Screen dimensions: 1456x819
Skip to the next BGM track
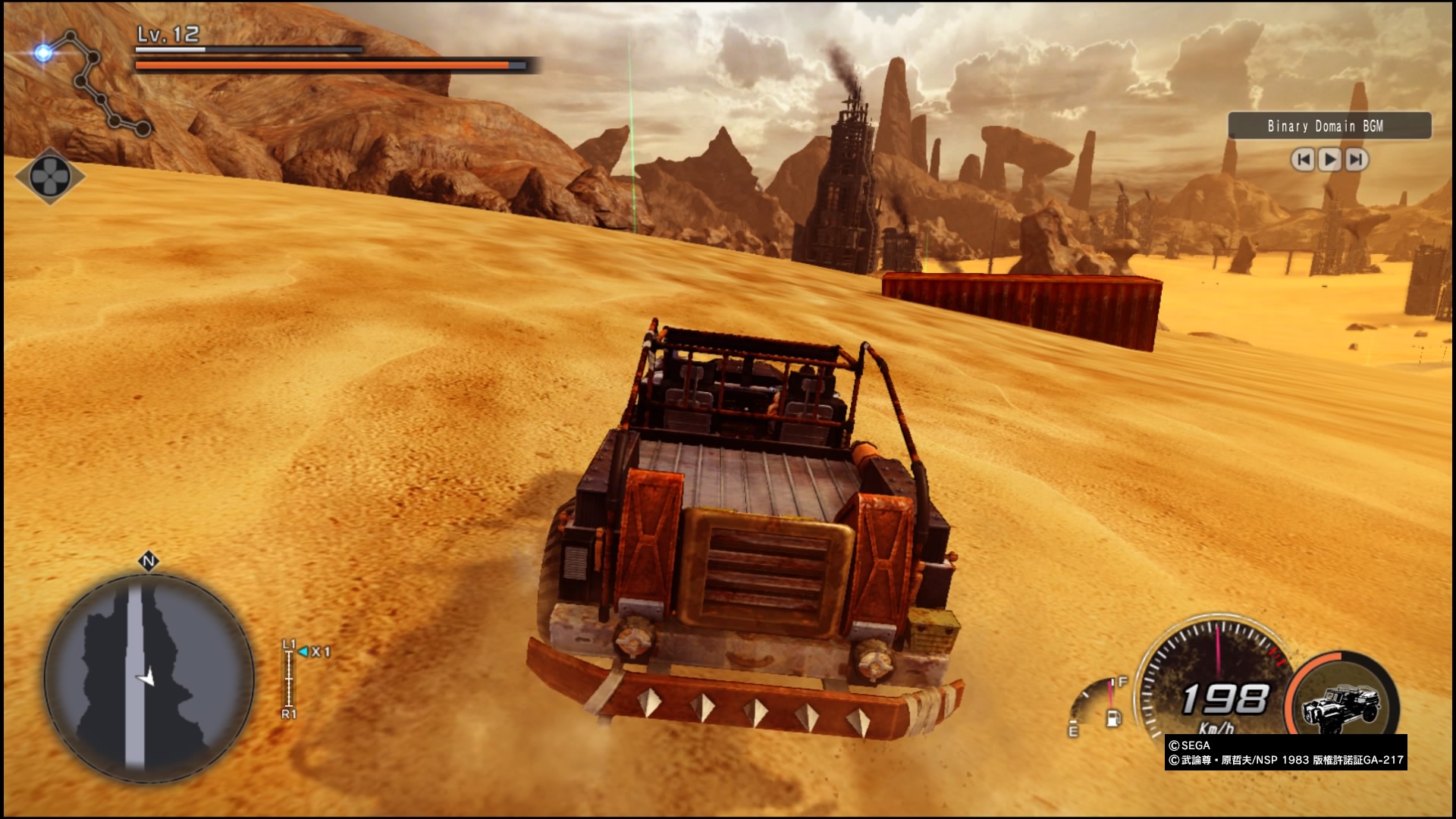[1356, 159]
